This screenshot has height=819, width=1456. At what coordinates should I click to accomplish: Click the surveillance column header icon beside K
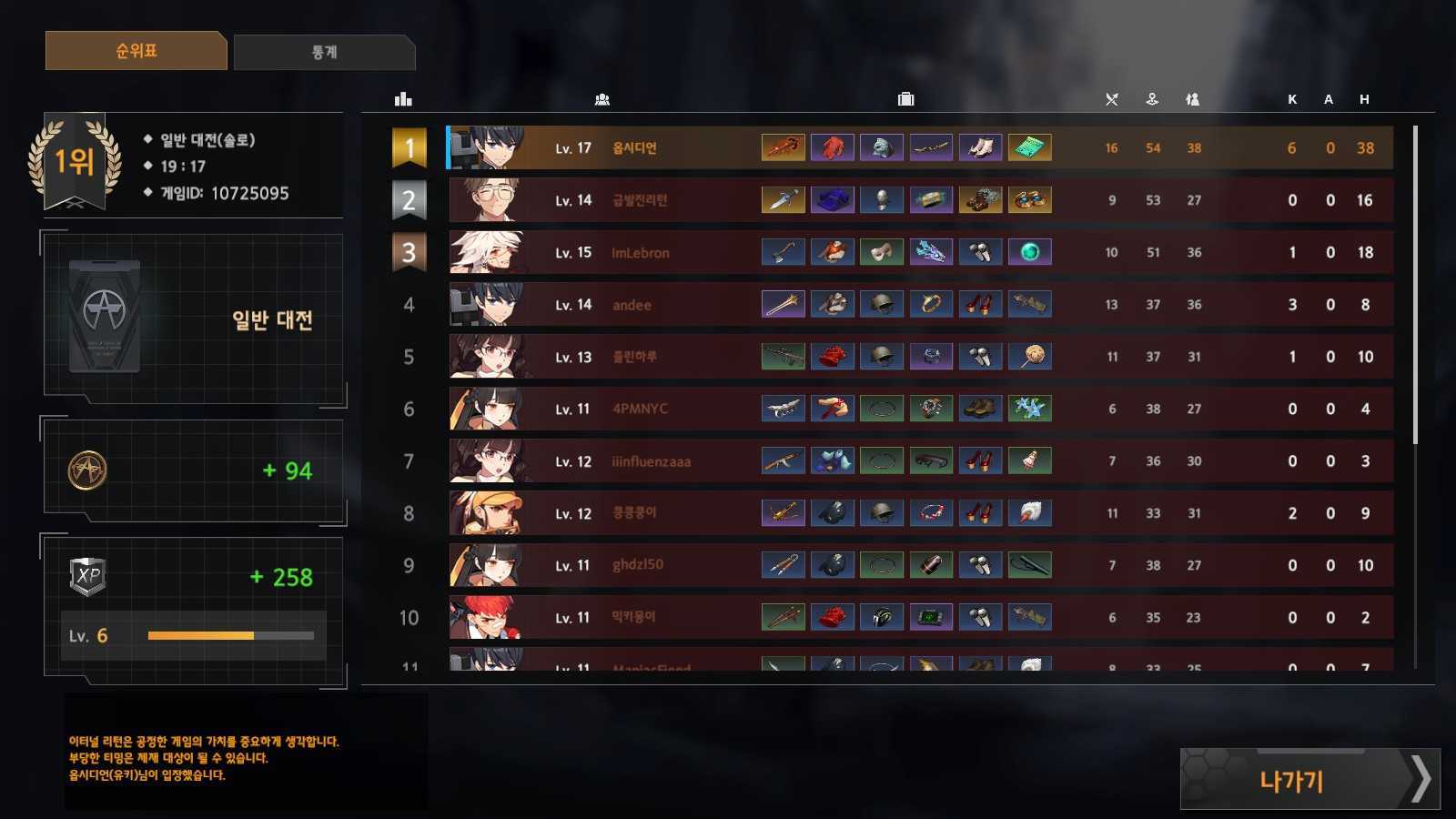[x=1193, y=98]
